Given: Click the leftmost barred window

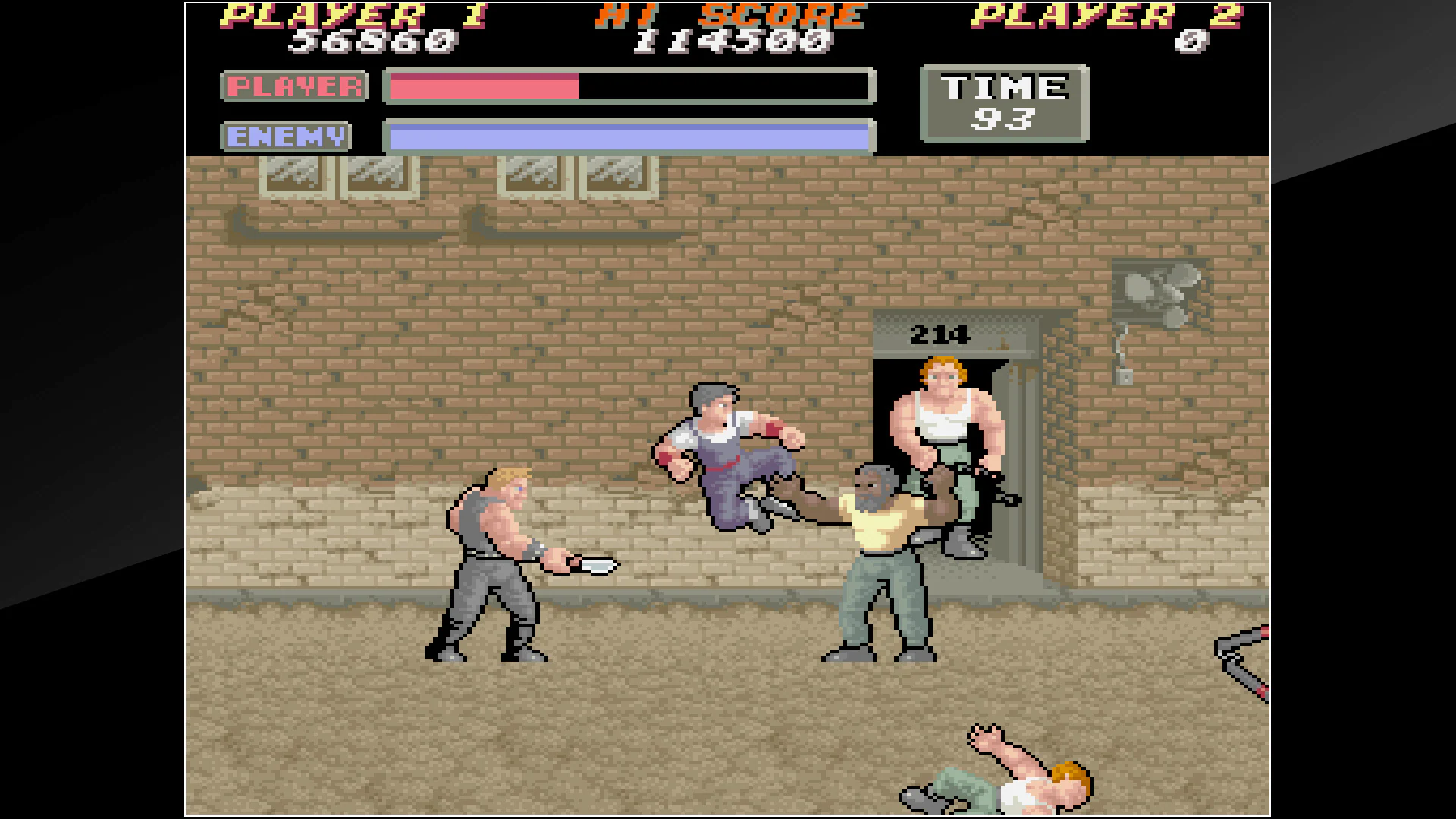Looking at the screenshot, I should [296, 178].
